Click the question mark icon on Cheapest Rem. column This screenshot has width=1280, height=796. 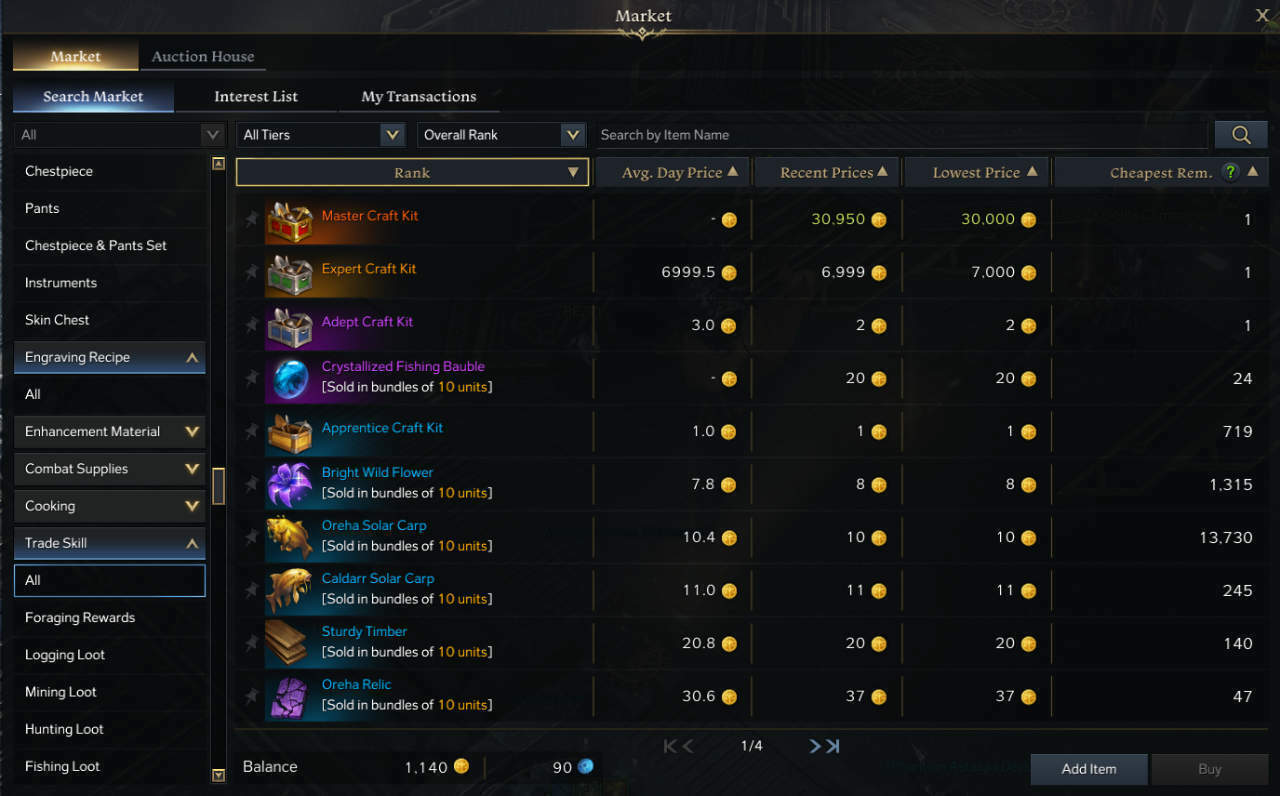click(x=1229, y=171)
